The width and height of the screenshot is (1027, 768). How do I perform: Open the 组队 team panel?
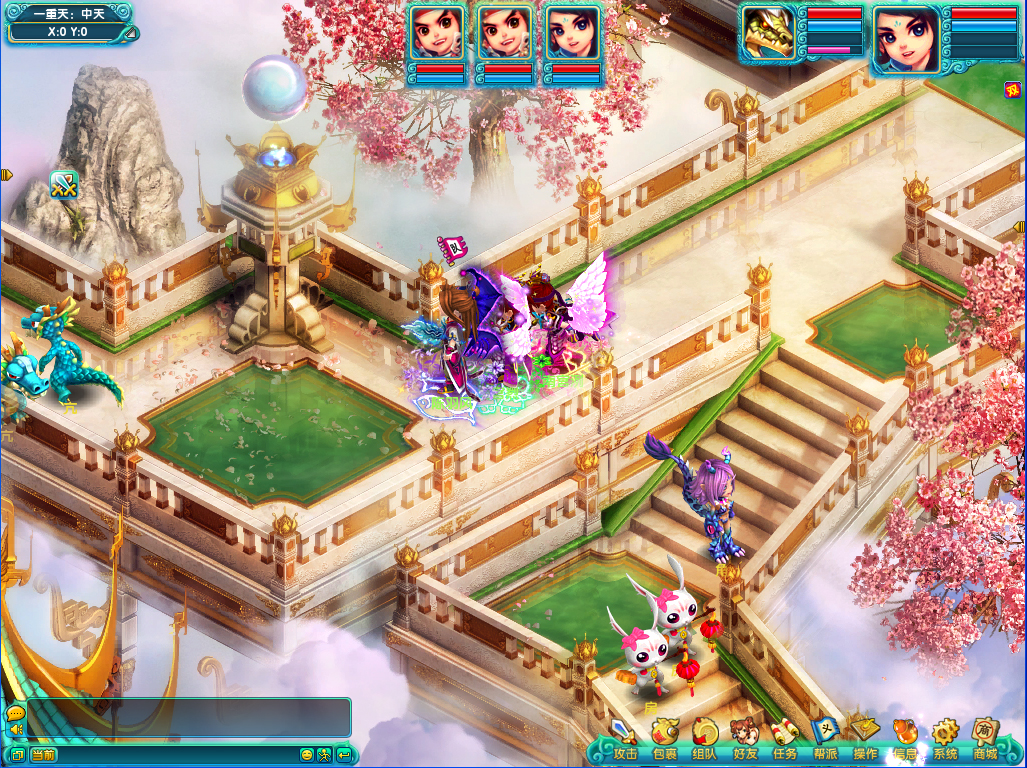705,739
